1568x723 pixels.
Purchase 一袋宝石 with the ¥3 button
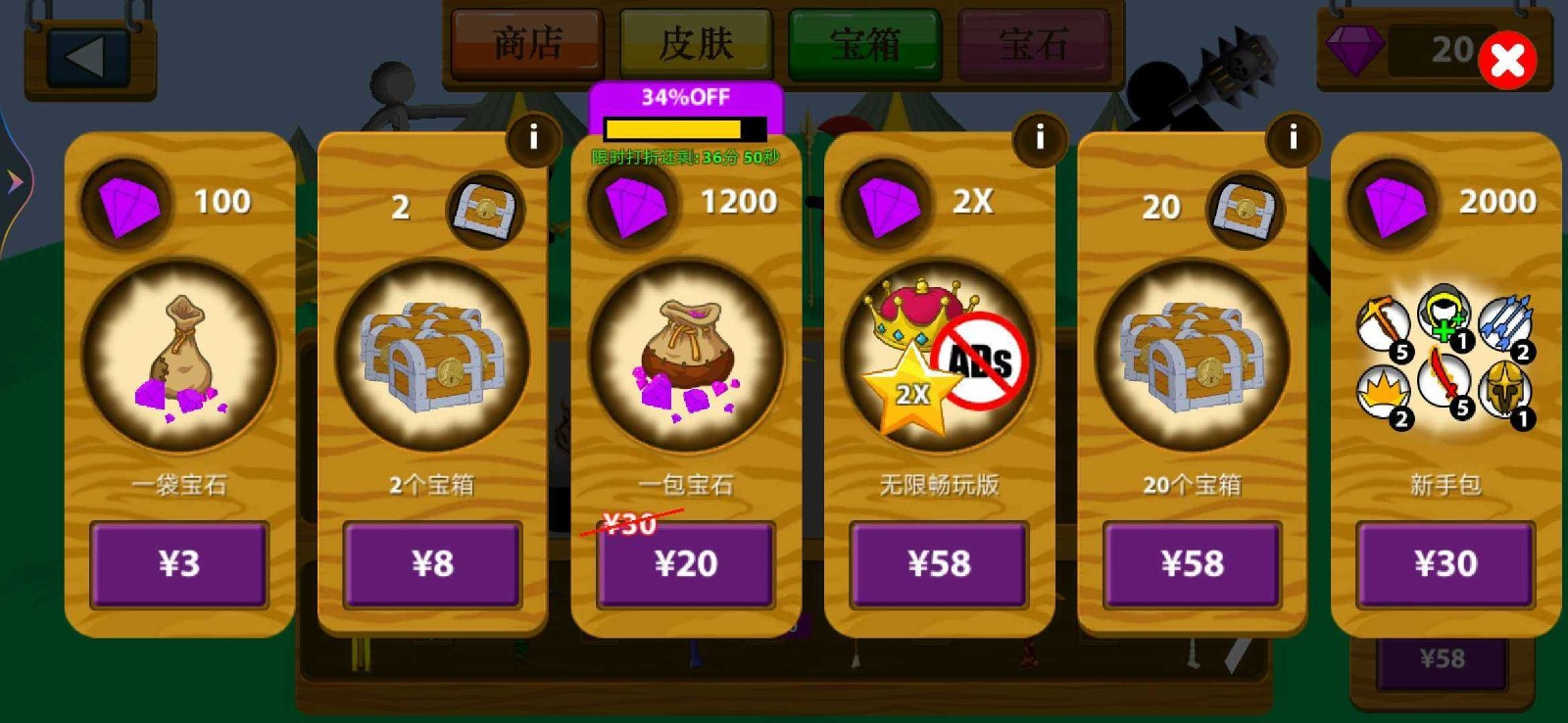[x=179, y=564]
